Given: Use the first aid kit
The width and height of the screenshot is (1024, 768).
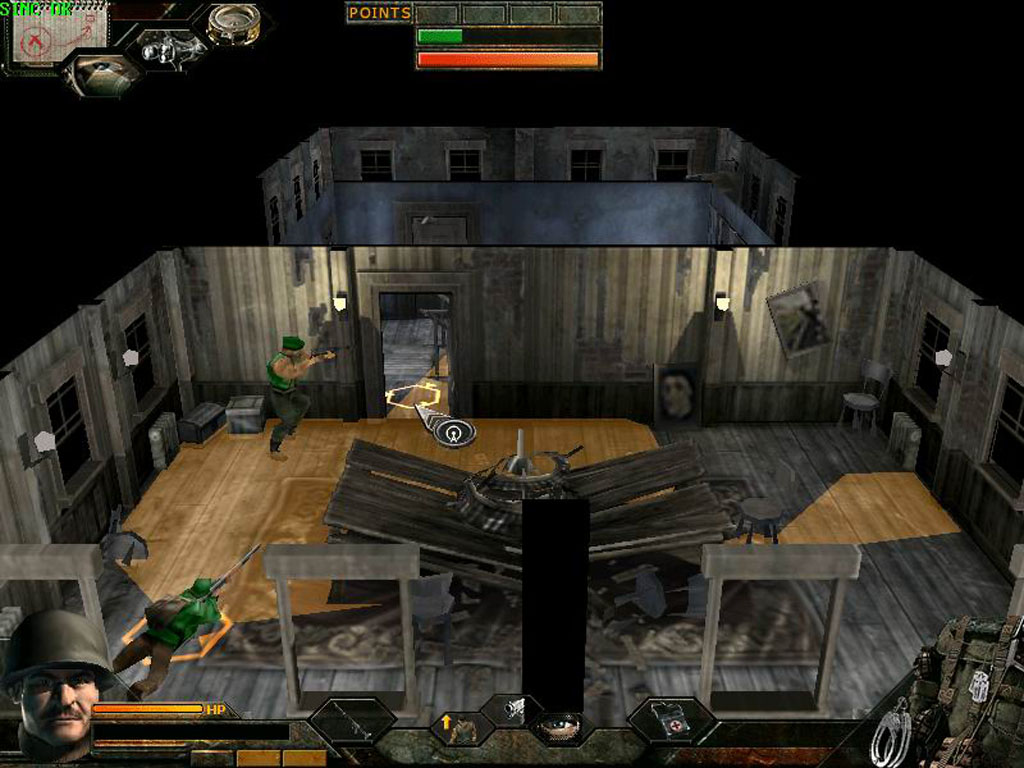Looking at the screenshot, I should pyautogui.click(x=670, y=719).
